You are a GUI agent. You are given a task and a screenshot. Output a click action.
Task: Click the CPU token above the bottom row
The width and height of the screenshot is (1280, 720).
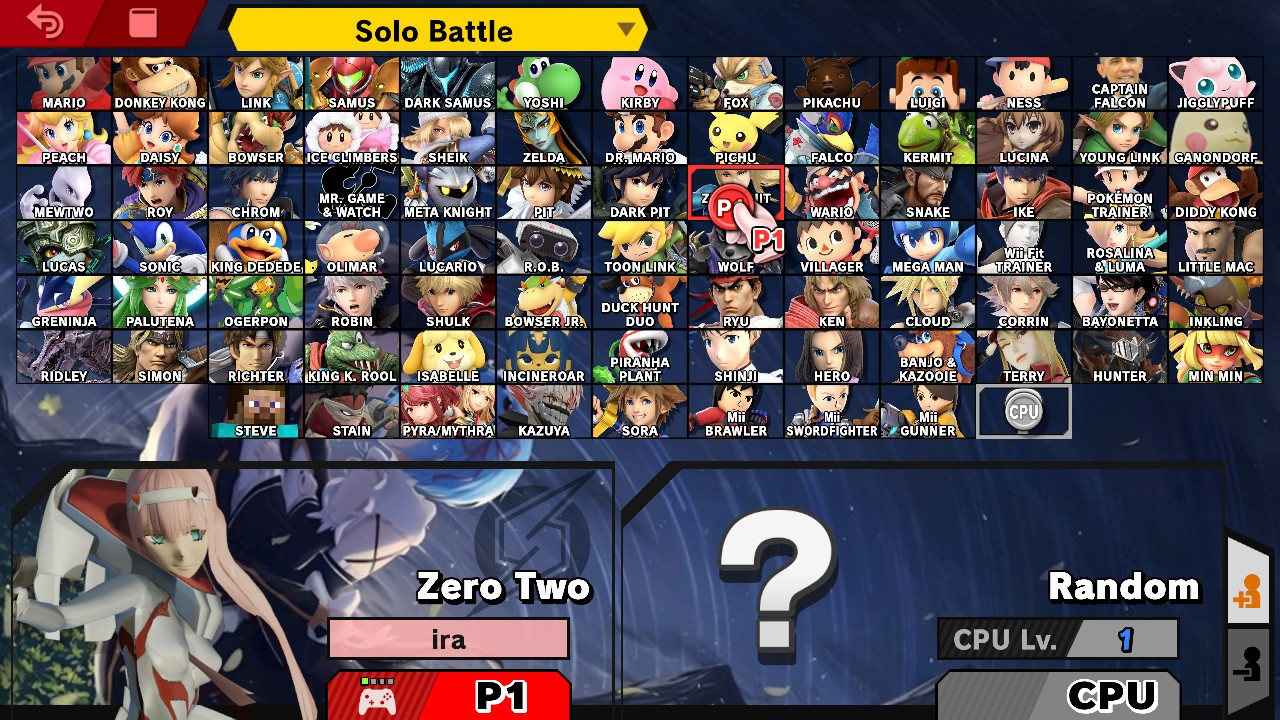pos(1023,410)
